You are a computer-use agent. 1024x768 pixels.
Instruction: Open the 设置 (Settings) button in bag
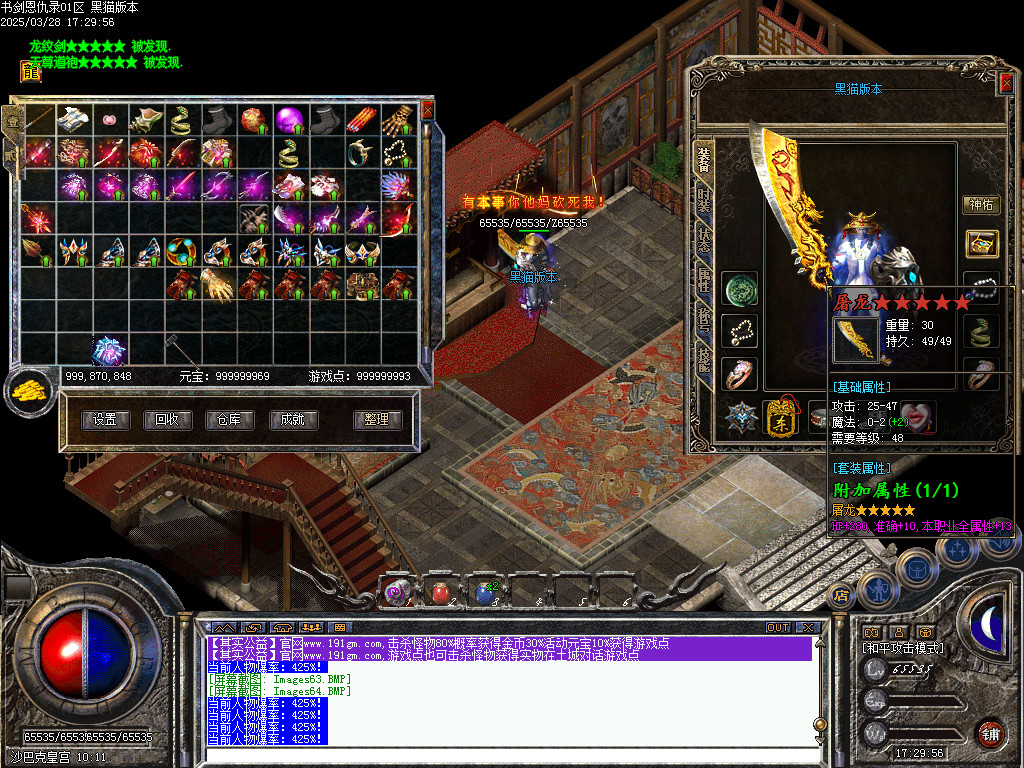pos(105,420)
